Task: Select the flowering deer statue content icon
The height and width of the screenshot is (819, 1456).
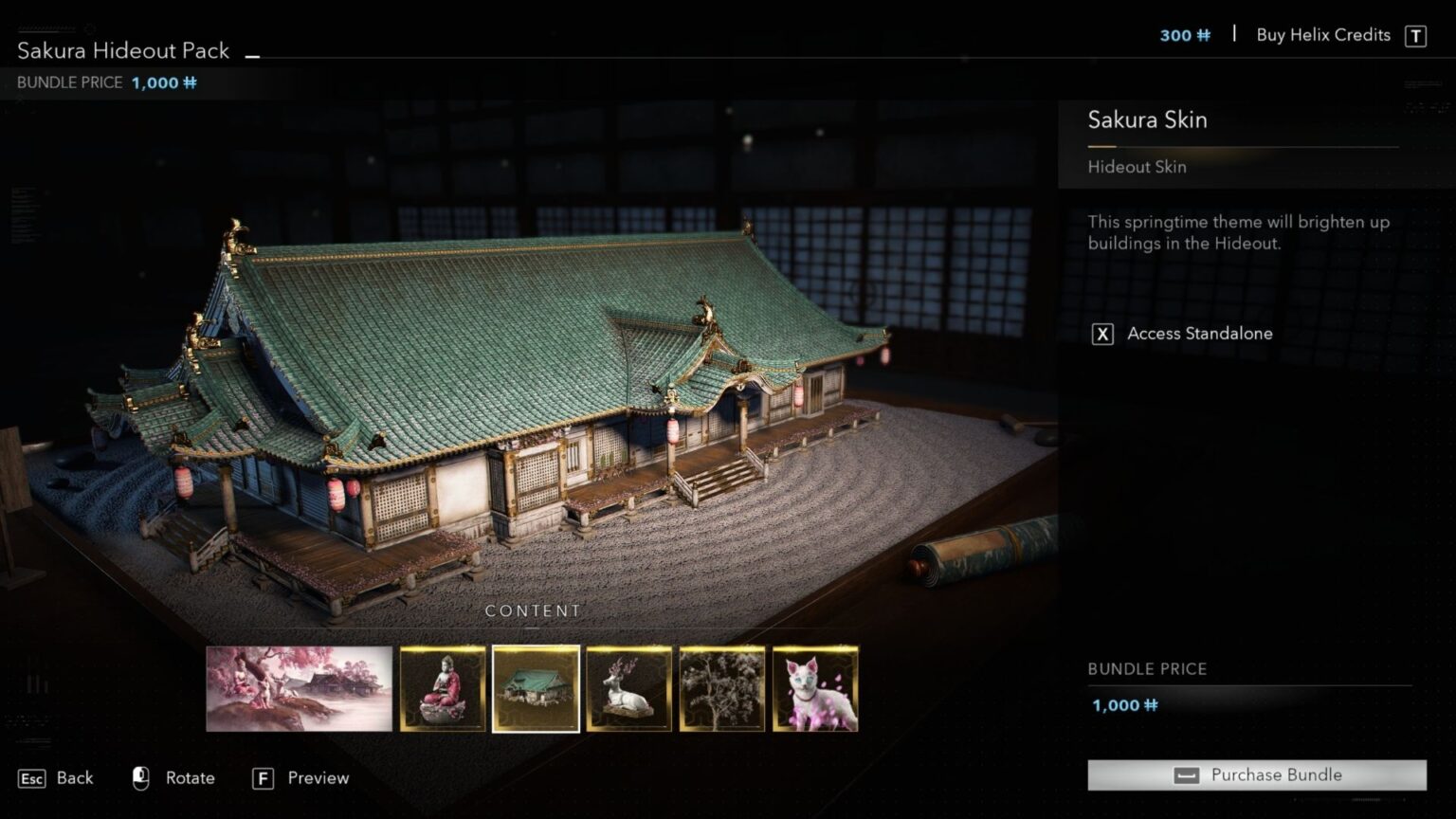Action: pos(628,688)
